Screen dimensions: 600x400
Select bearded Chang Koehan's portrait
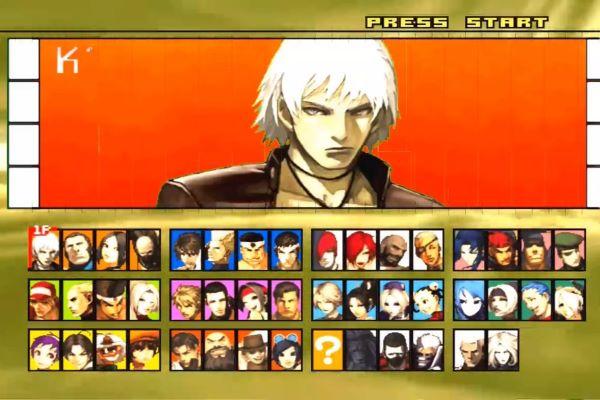tap(219, 350)
